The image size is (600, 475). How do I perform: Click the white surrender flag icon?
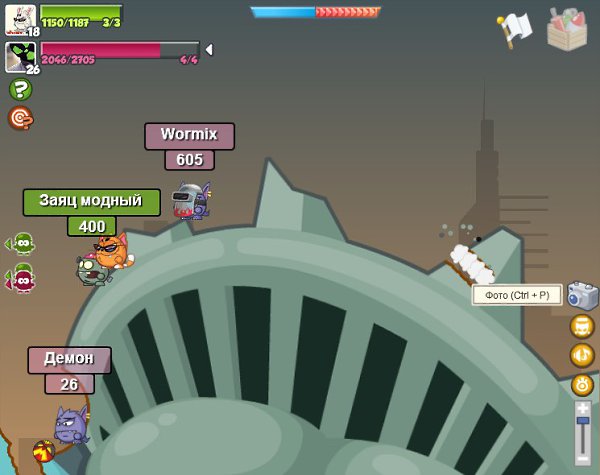514,30
